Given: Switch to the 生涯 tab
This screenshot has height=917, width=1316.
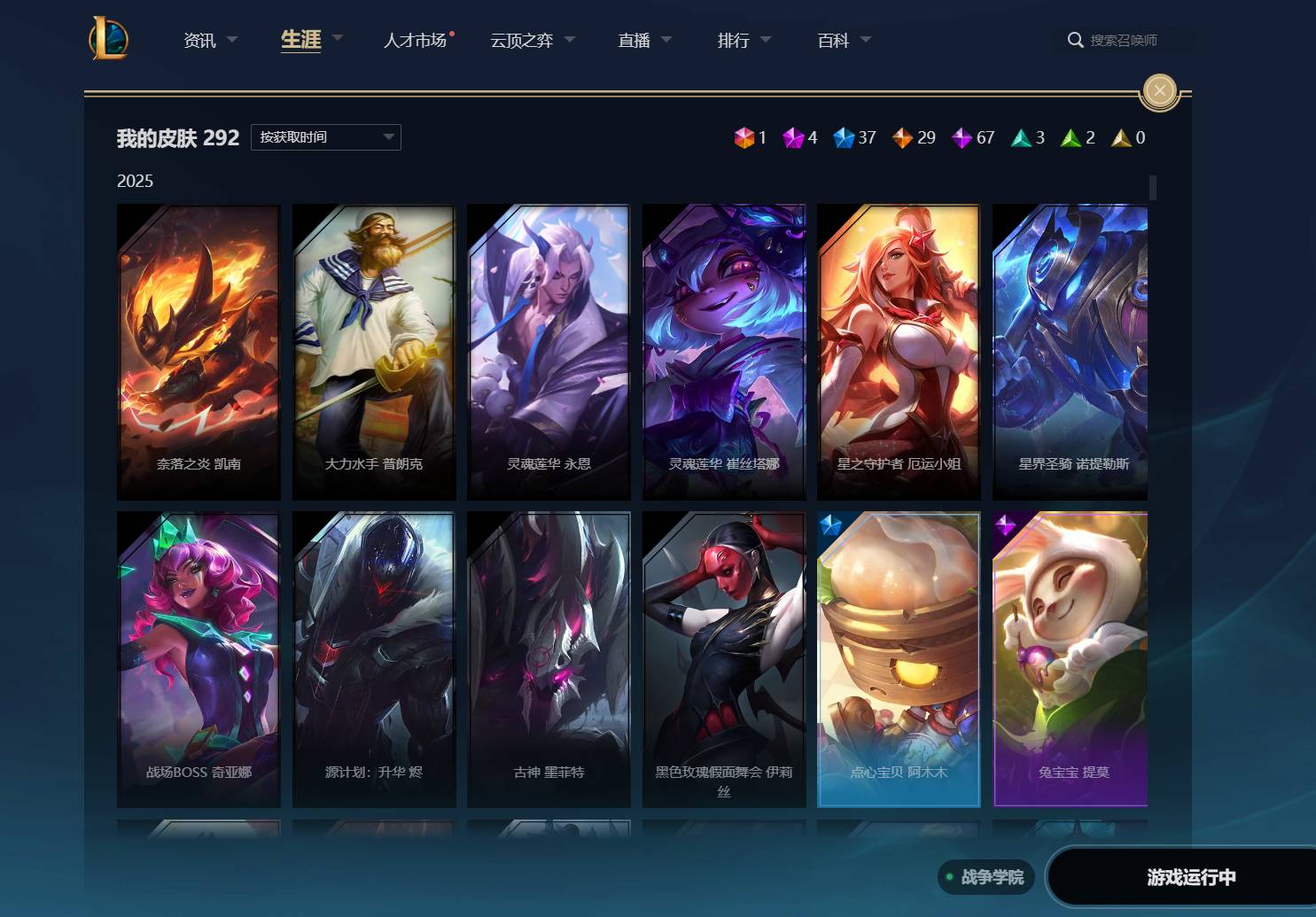Looking at the screenshot, I should click(300, 39).
